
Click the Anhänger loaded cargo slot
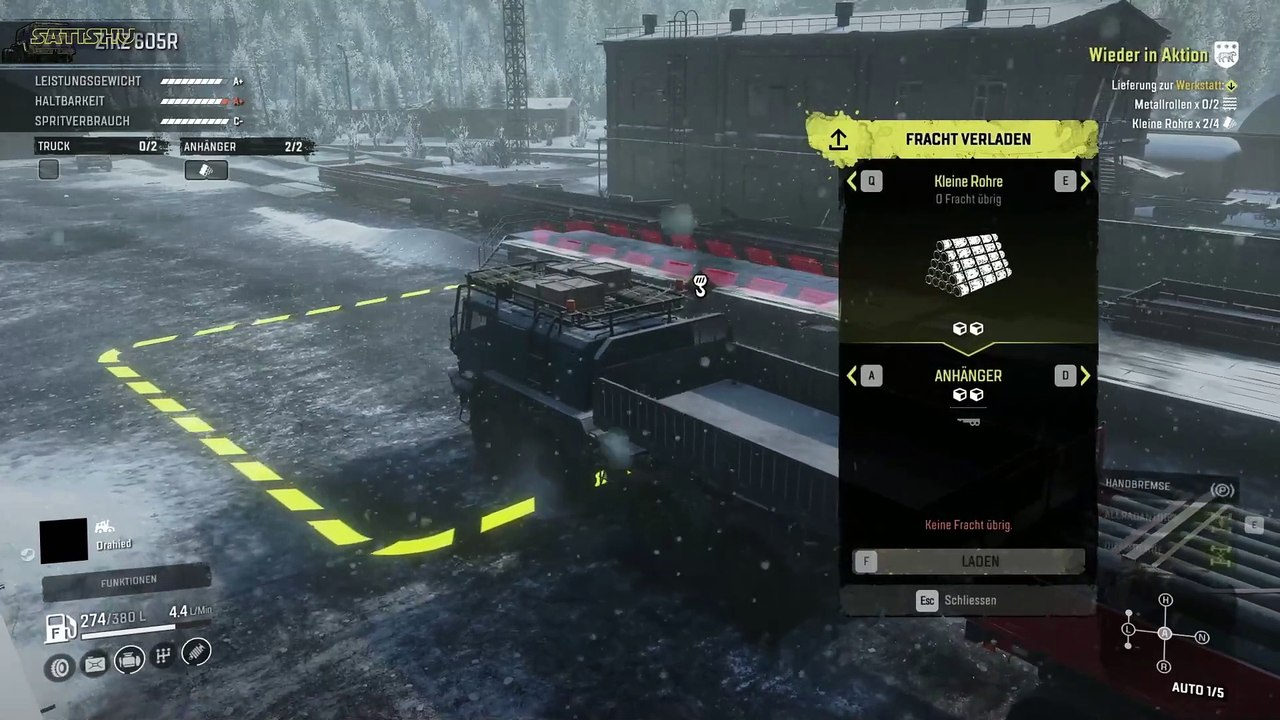(206, 170)
